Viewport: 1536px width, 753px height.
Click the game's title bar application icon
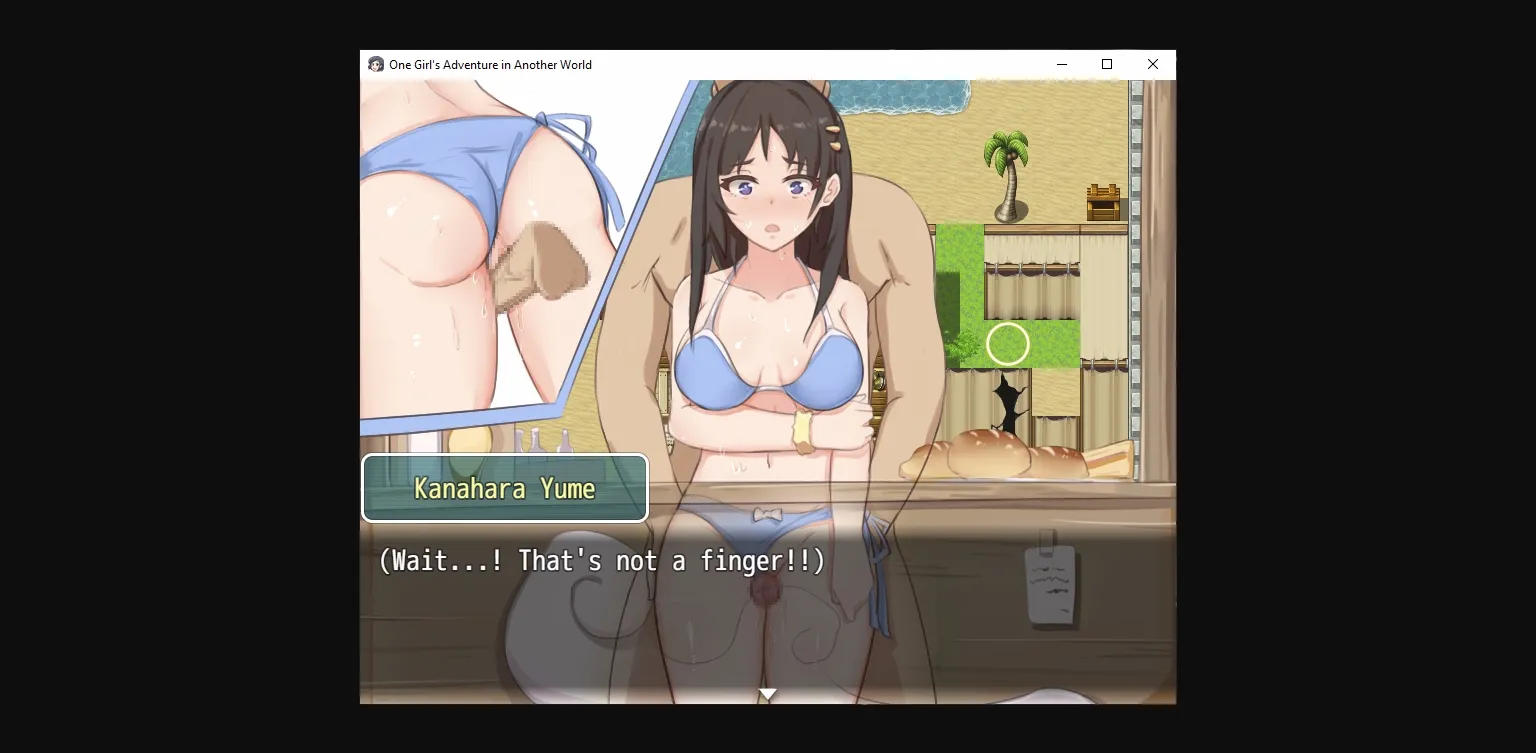376,64
